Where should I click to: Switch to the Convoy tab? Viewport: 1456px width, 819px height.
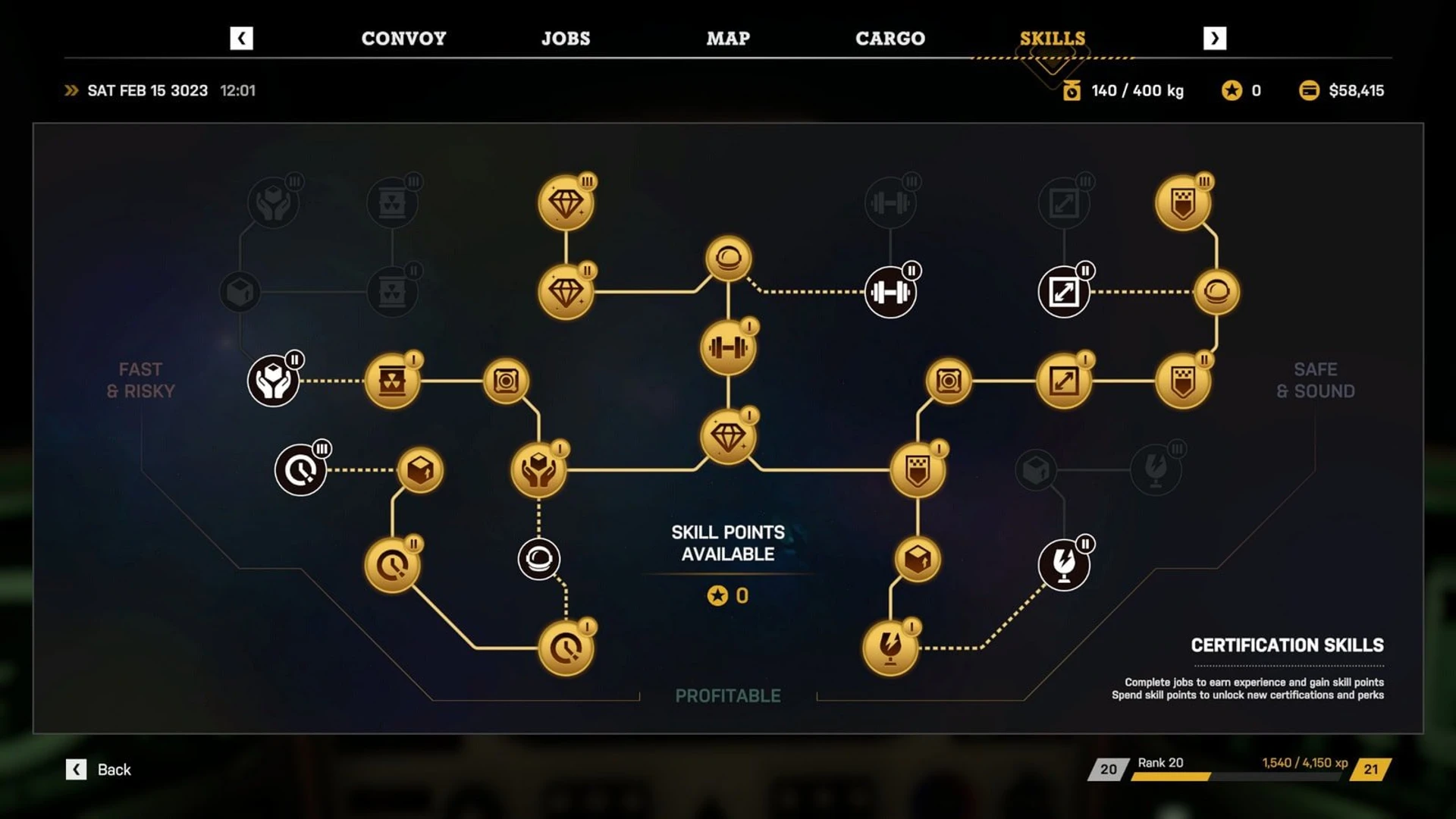click(x=403, y=39)
